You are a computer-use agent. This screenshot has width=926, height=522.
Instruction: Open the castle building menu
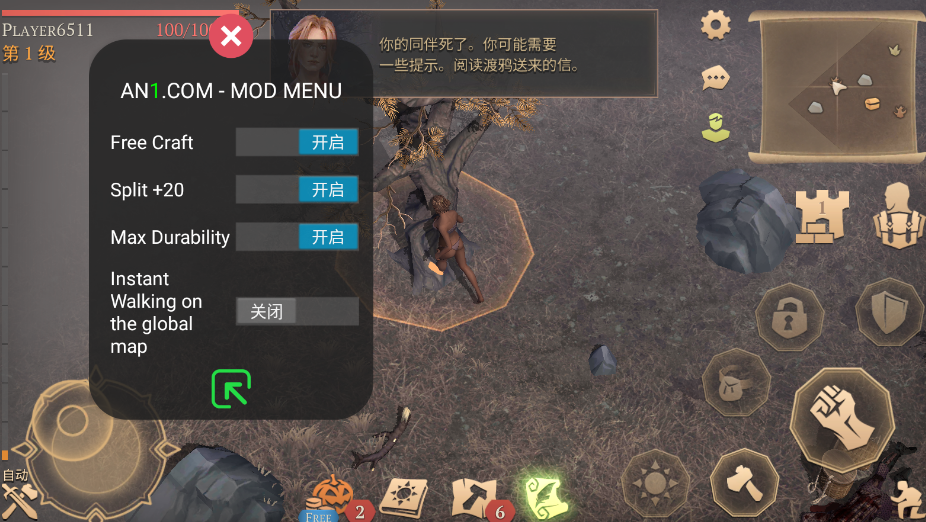click(822, 214)
